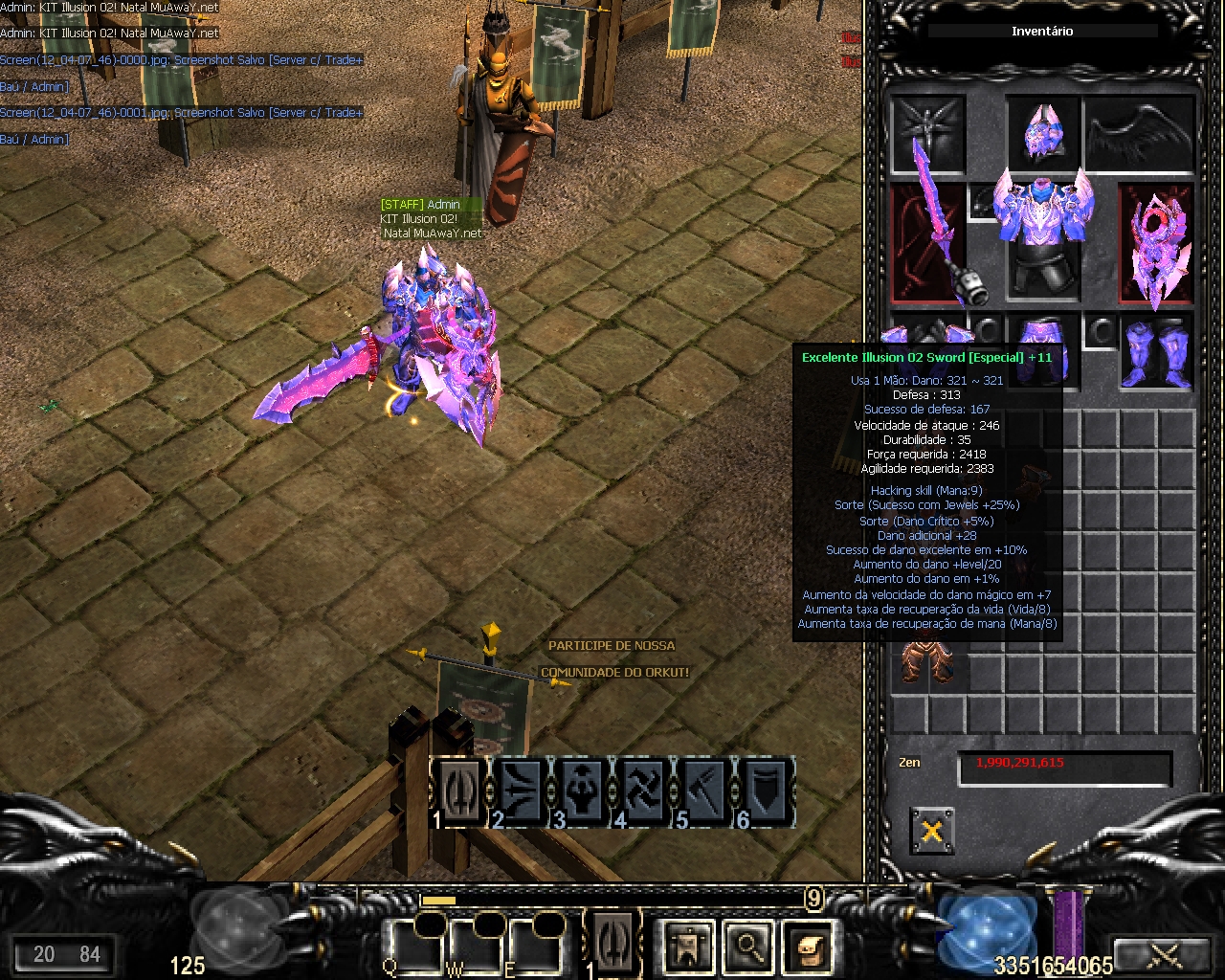Open the banner icon menu button
The height and width of the screenshot is (980, 1225).
[x=689, y=947]
